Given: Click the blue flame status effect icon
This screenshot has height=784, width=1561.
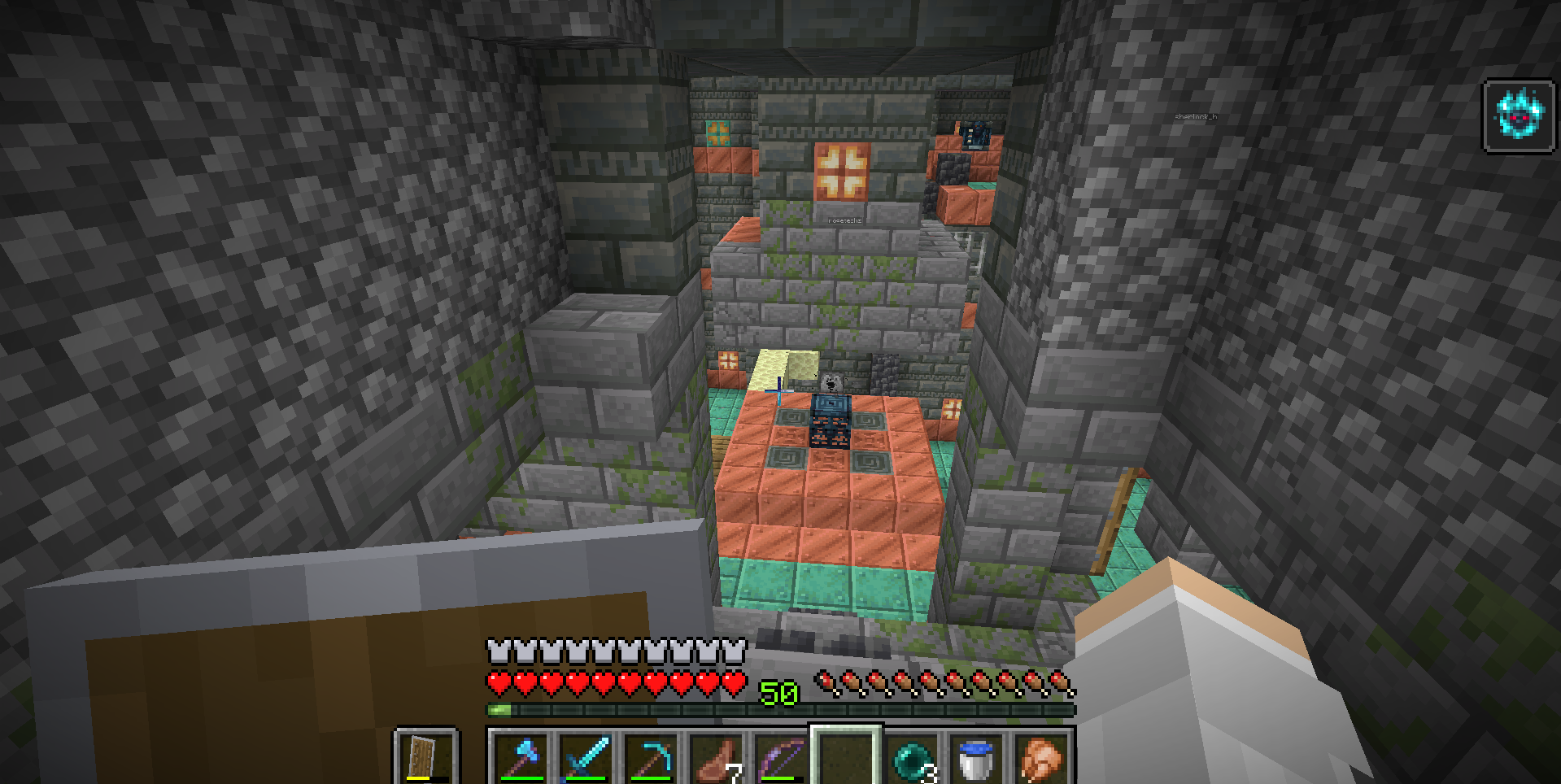Looking at the screenshot, I should click(1519, 115).
